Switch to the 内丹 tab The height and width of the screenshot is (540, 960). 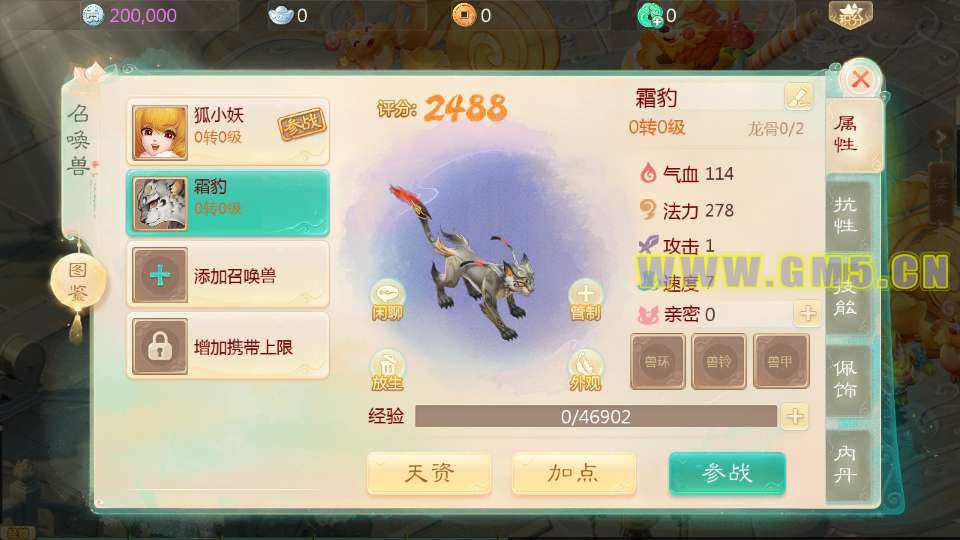click(x=845, y=465)
